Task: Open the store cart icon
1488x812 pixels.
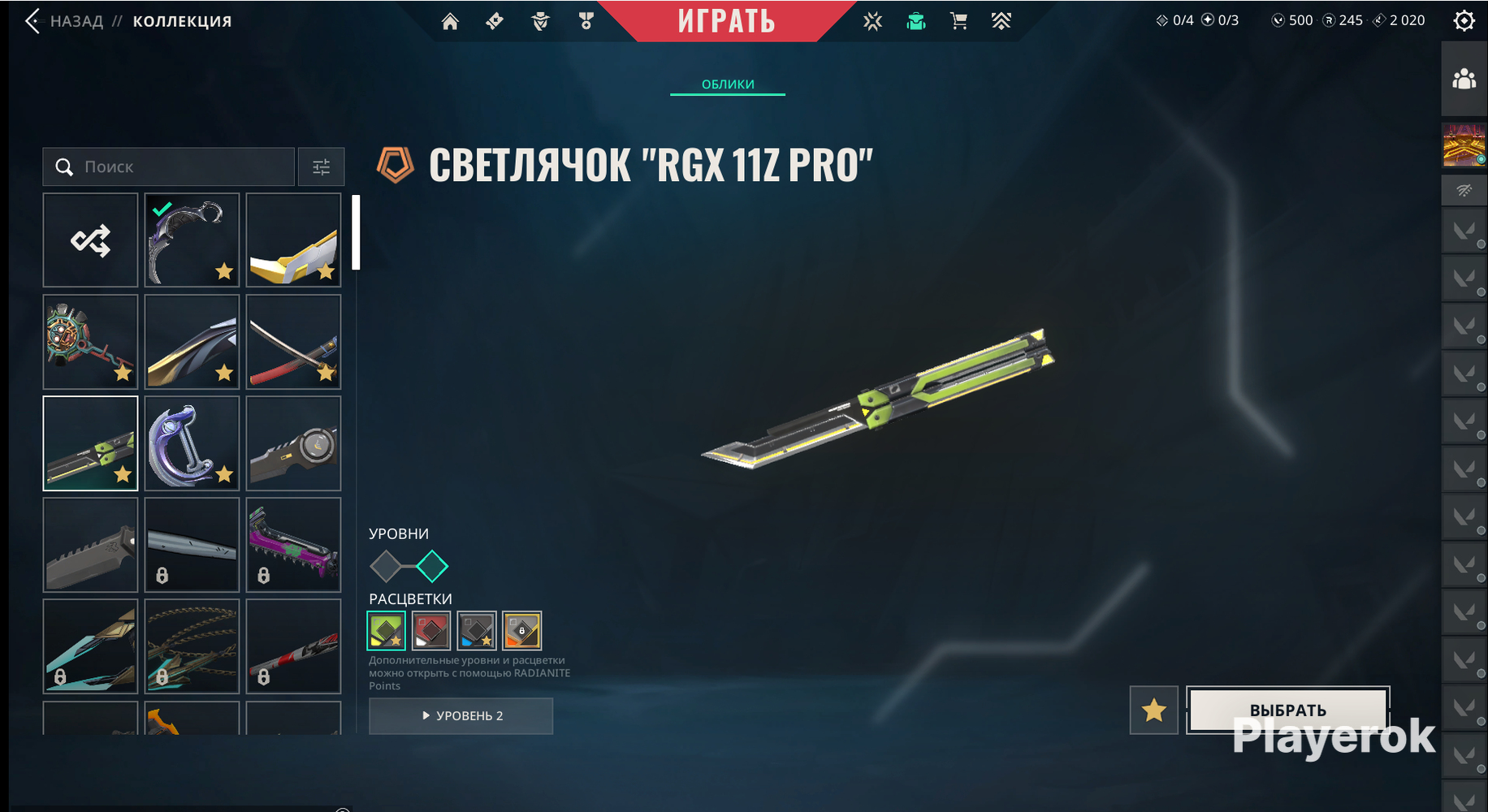Action: click(958, 22)
